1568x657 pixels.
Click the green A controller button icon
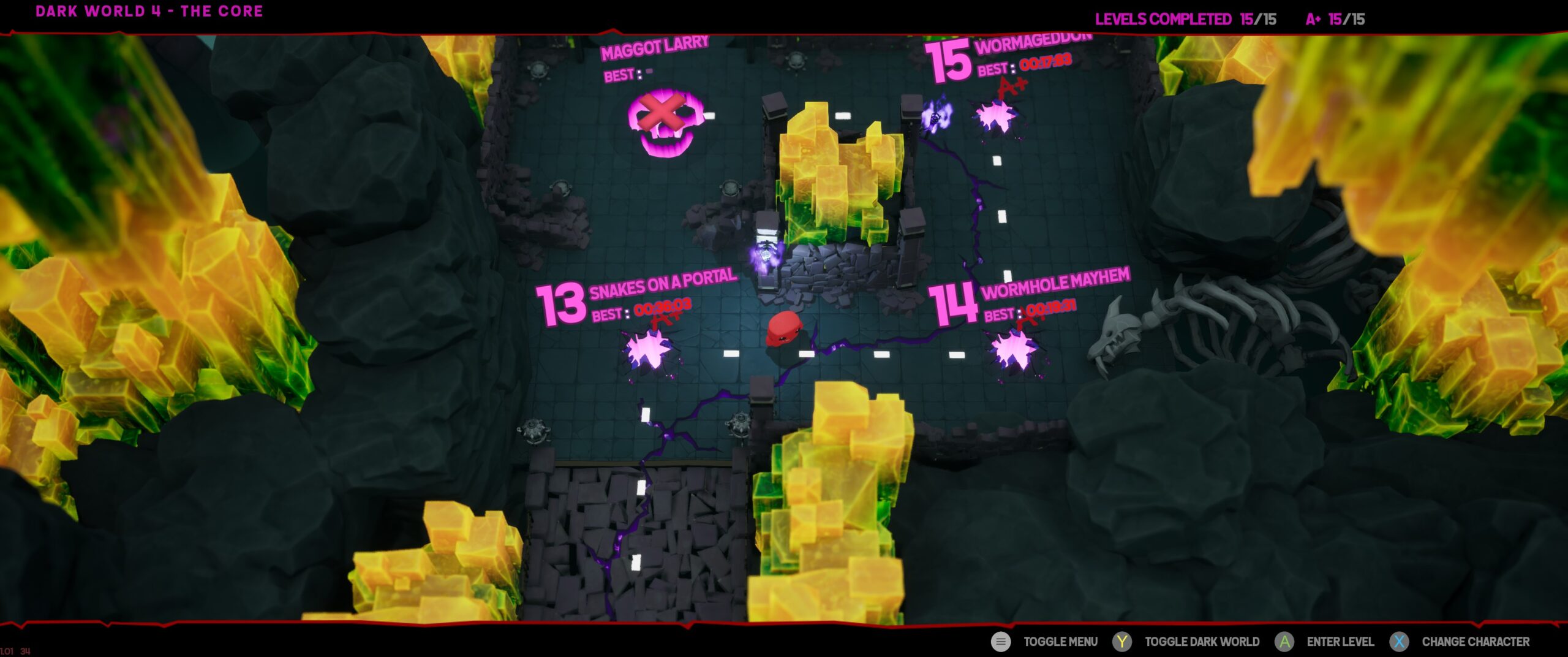[x=1285, y=642]
